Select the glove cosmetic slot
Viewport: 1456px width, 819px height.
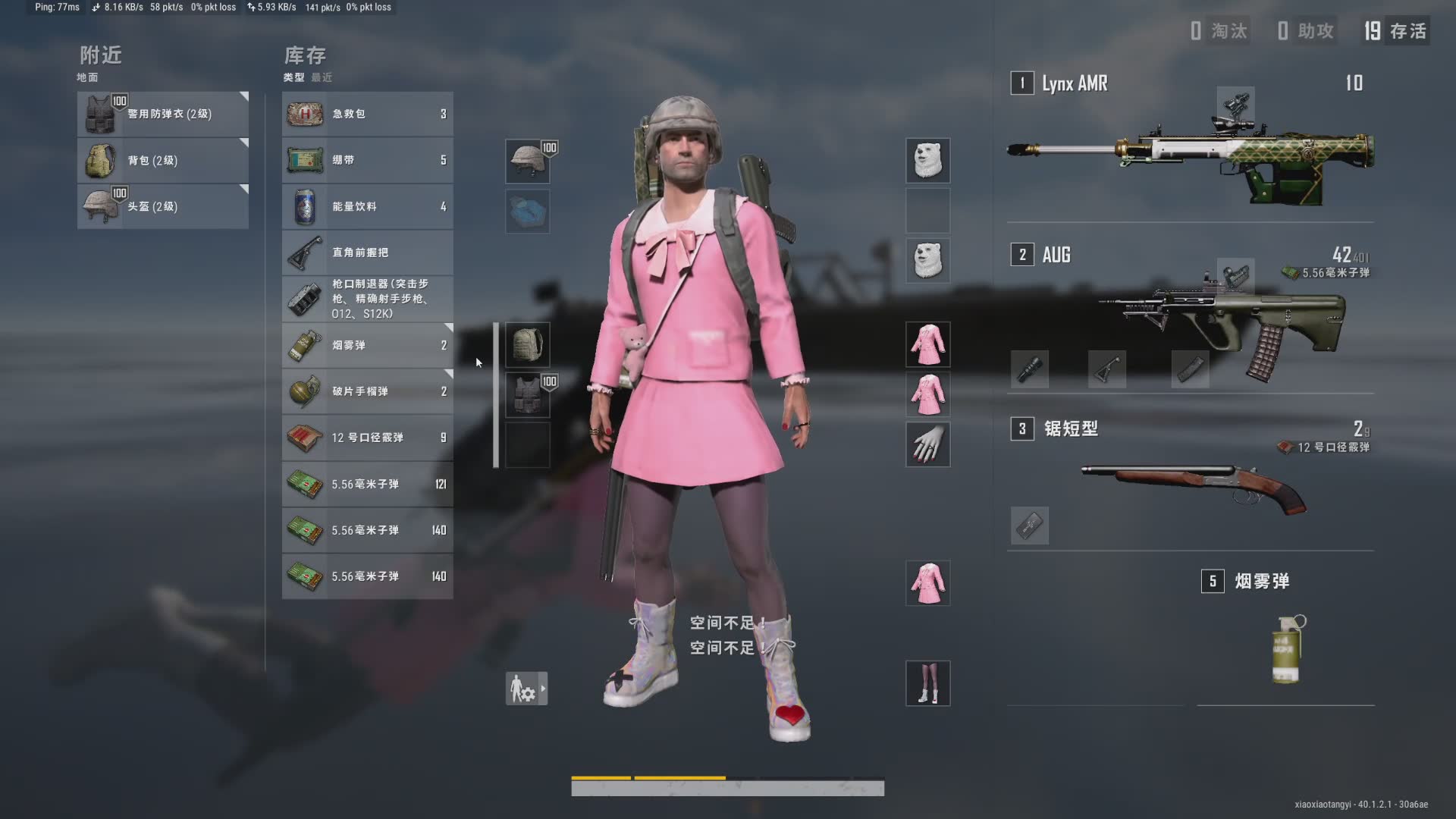pyautogui.click(x=927, y=444)
